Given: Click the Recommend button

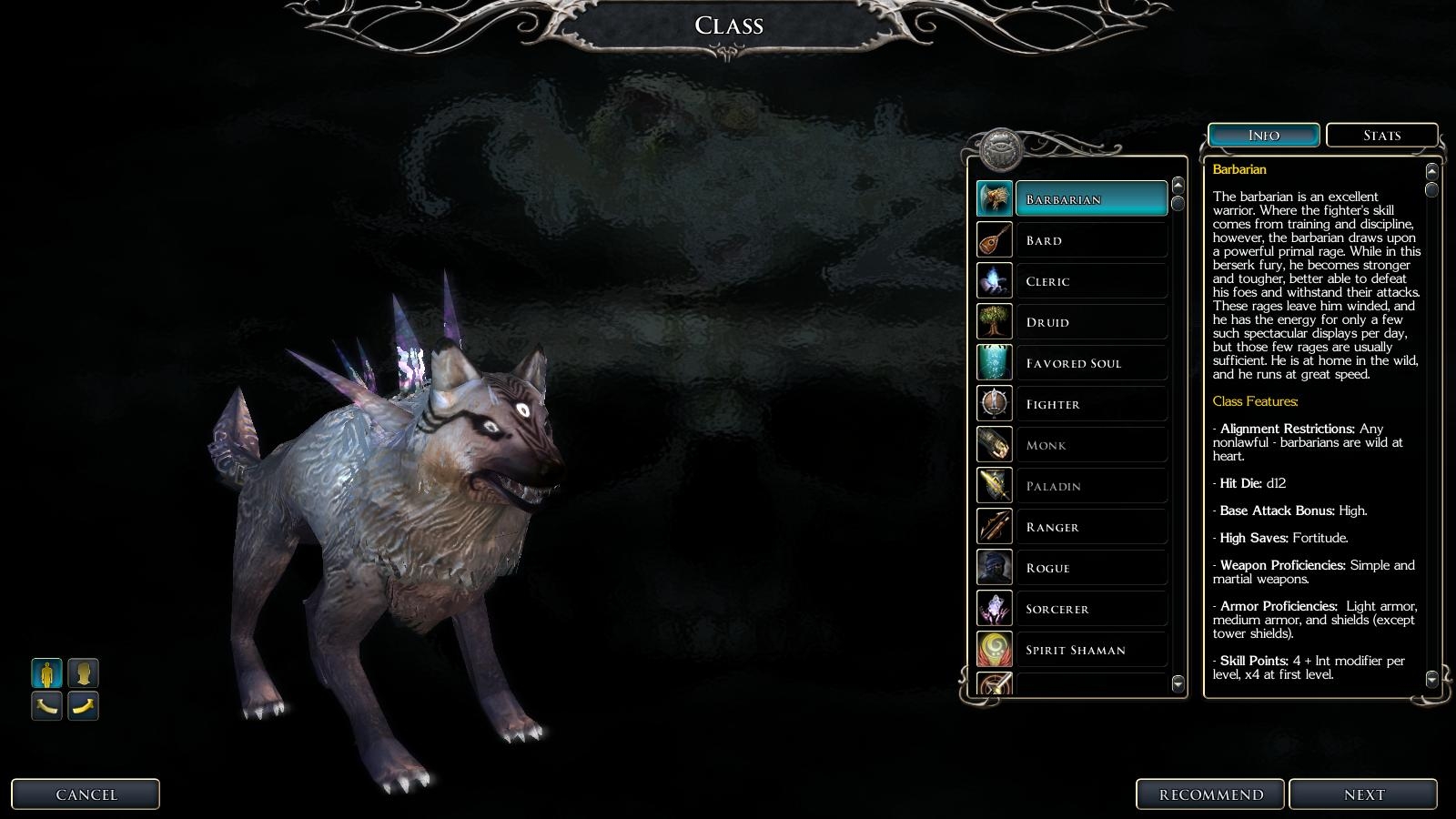Looking at the screenshot, I should 1210,794.
